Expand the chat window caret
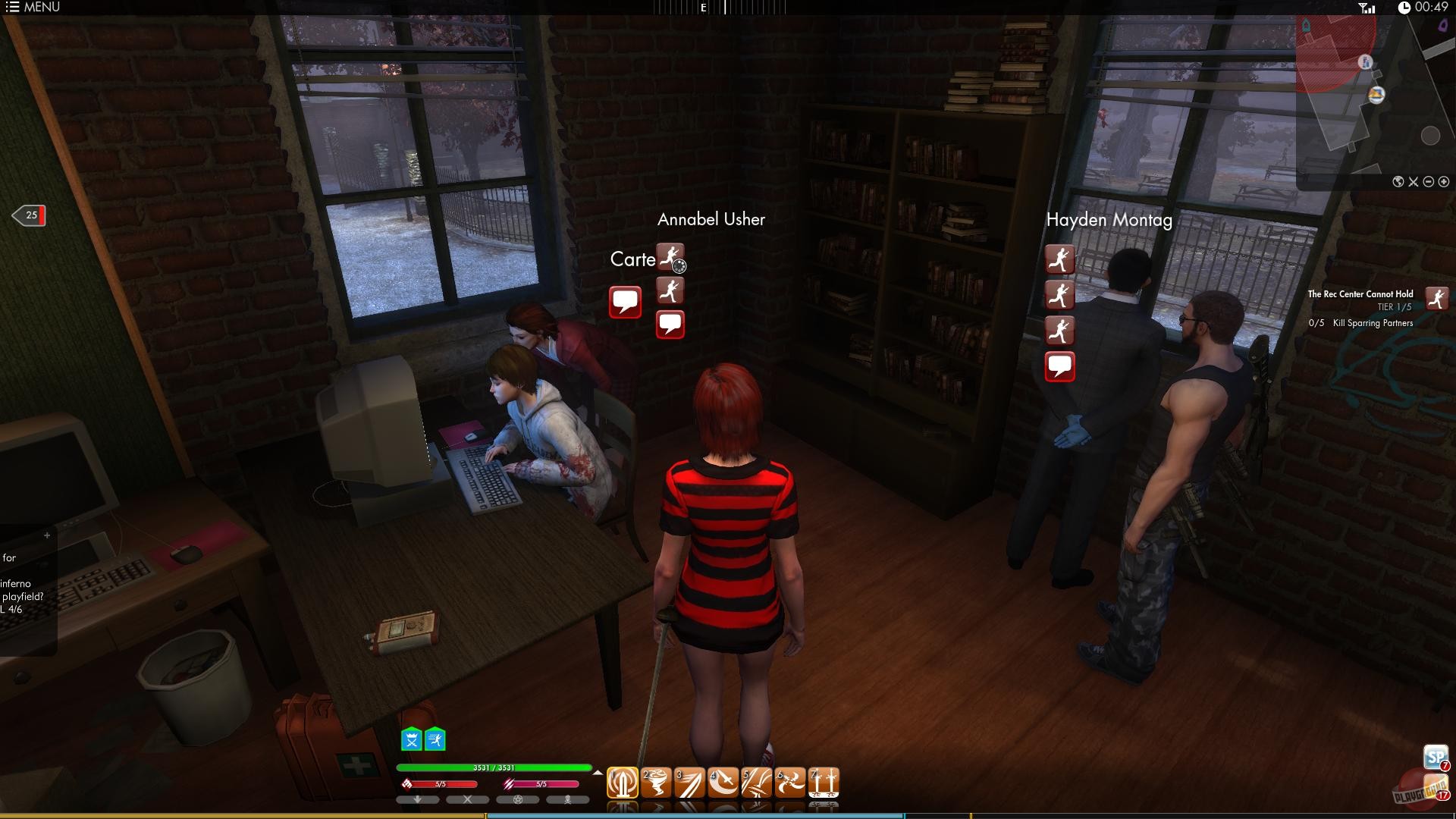Viewport: 1456px width, 819px height. pyautogui.click(x=48, y=534)
